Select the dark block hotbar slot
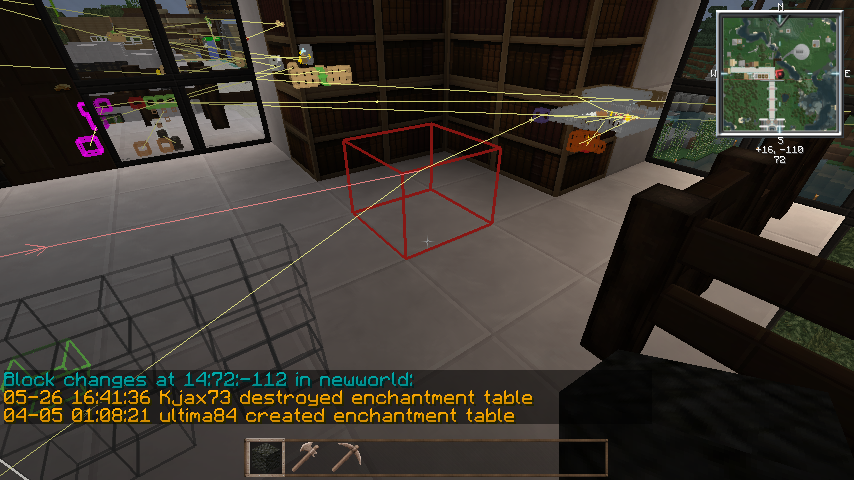This screenshot has width=854, height=480. tap(265, 457)
